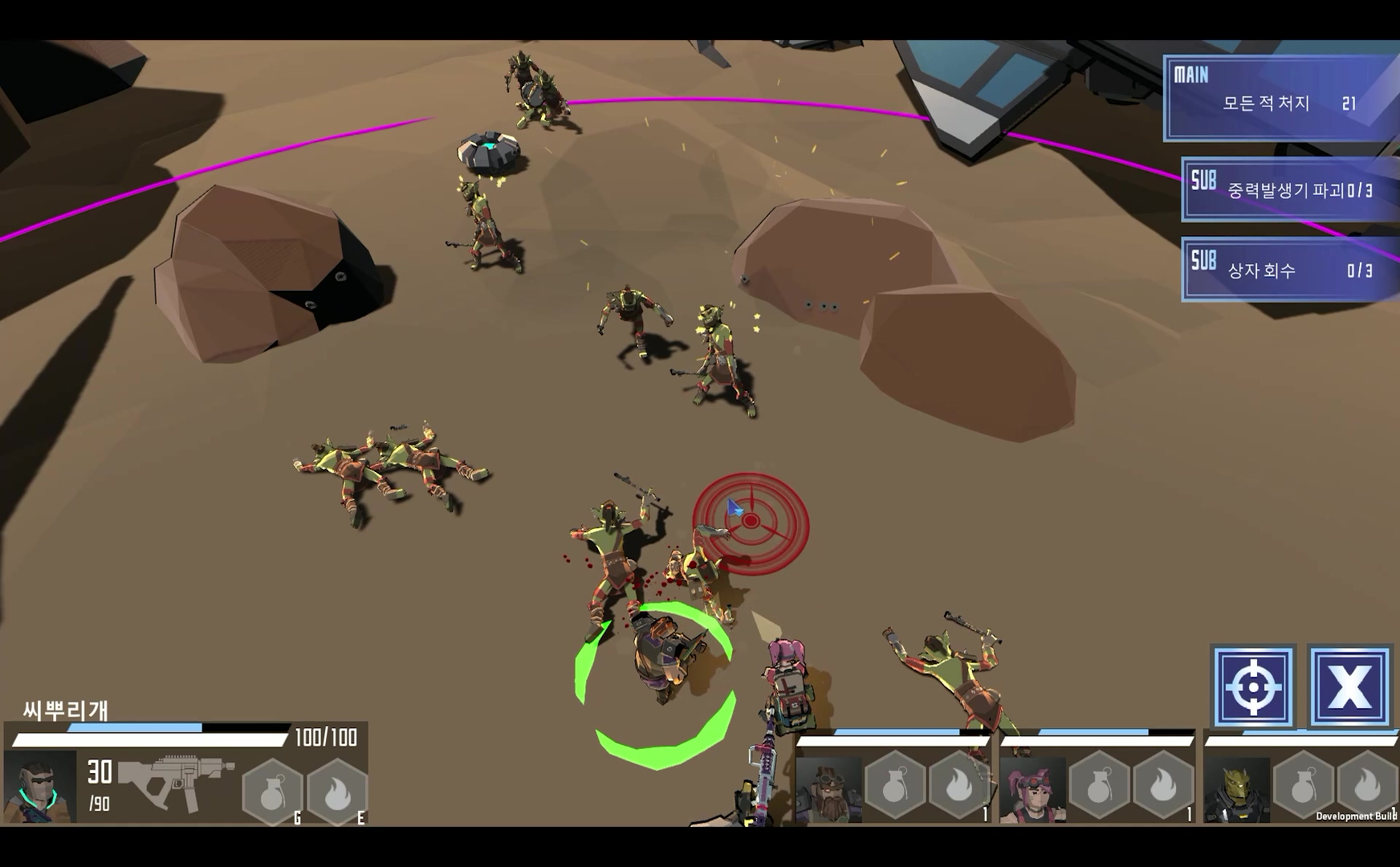Image resolution: width=1400 pixels, height=867 pixels.
Task: Use the bearded squadmate's grenade icon
Action: (894, 788)
